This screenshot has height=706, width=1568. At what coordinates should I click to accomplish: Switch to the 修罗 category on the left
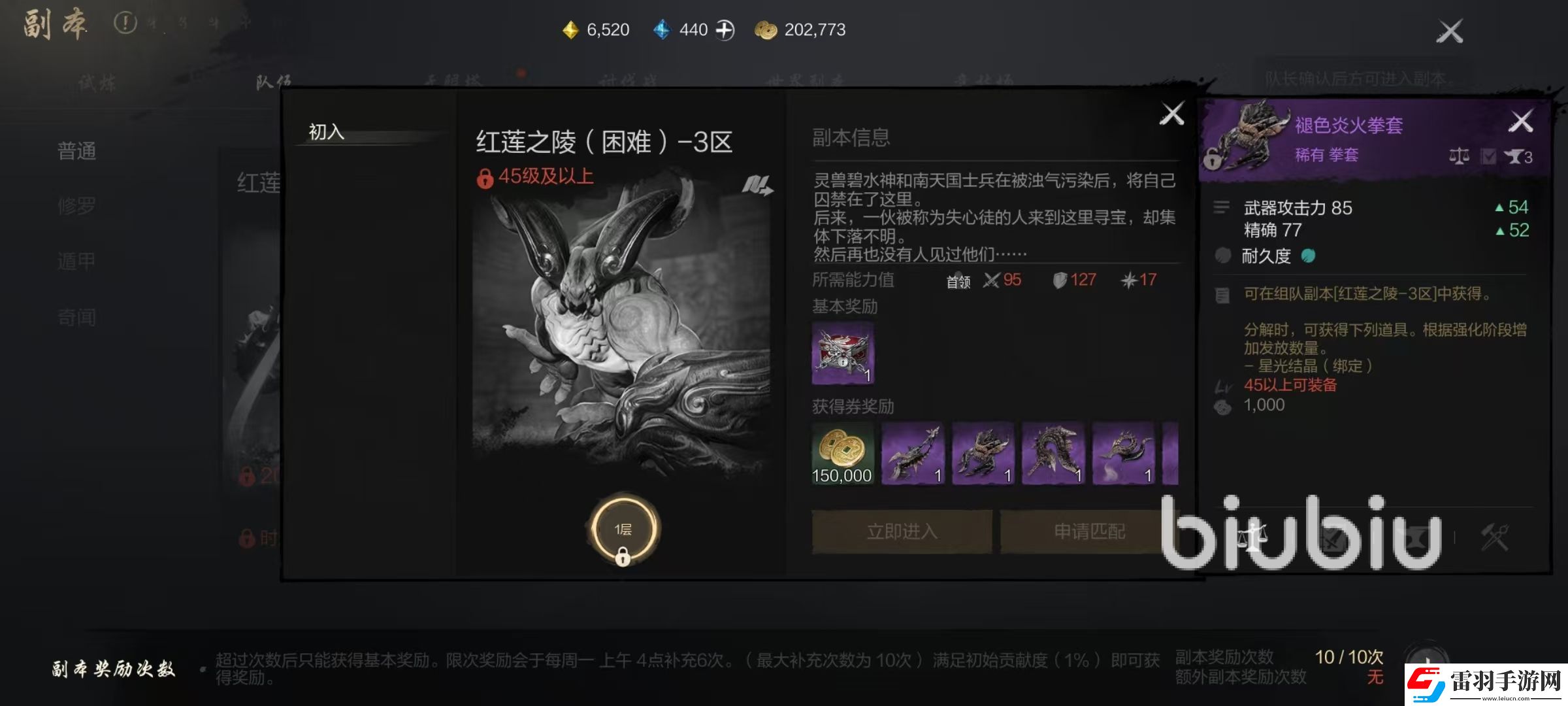[76, 205]
